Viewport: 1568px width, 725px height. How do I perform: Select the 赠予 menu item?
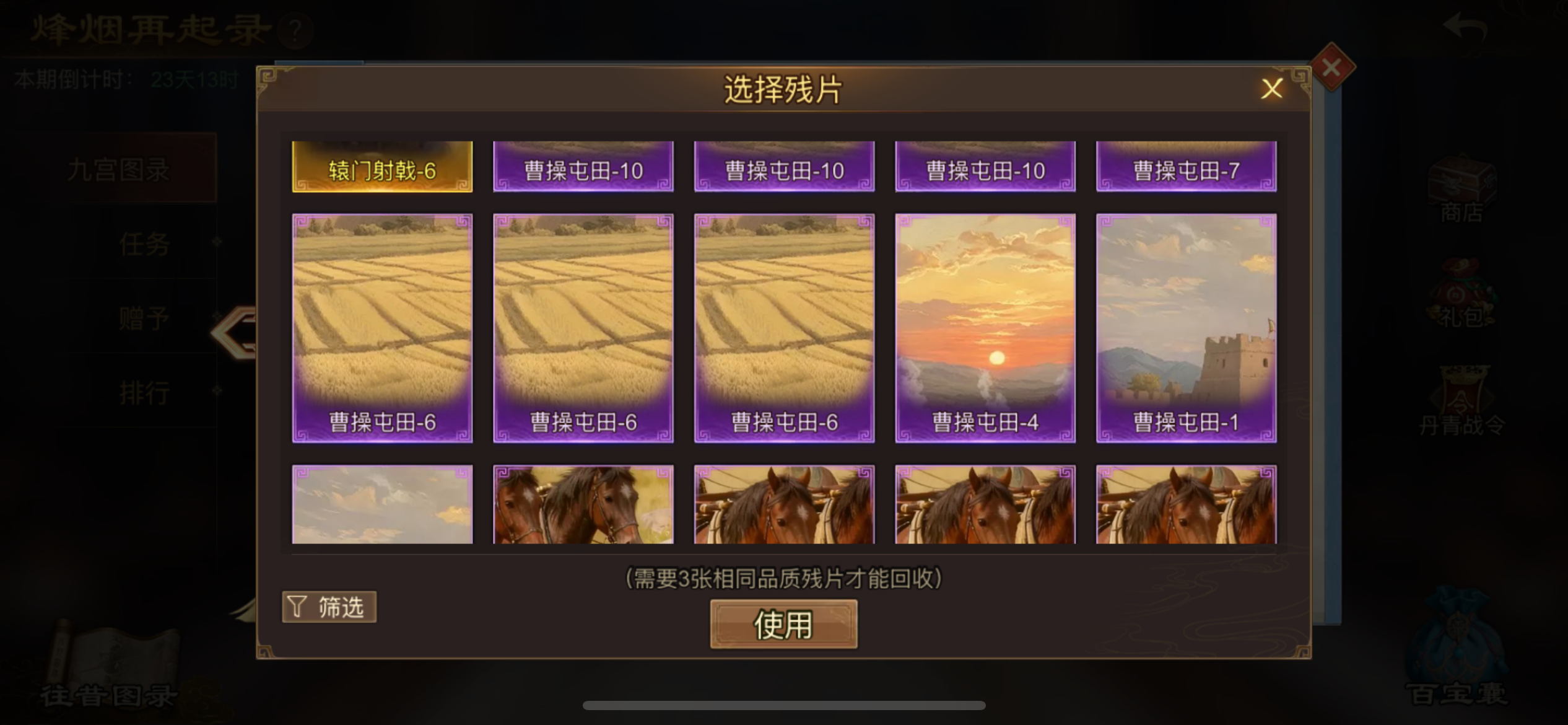(x=144, y=317)
